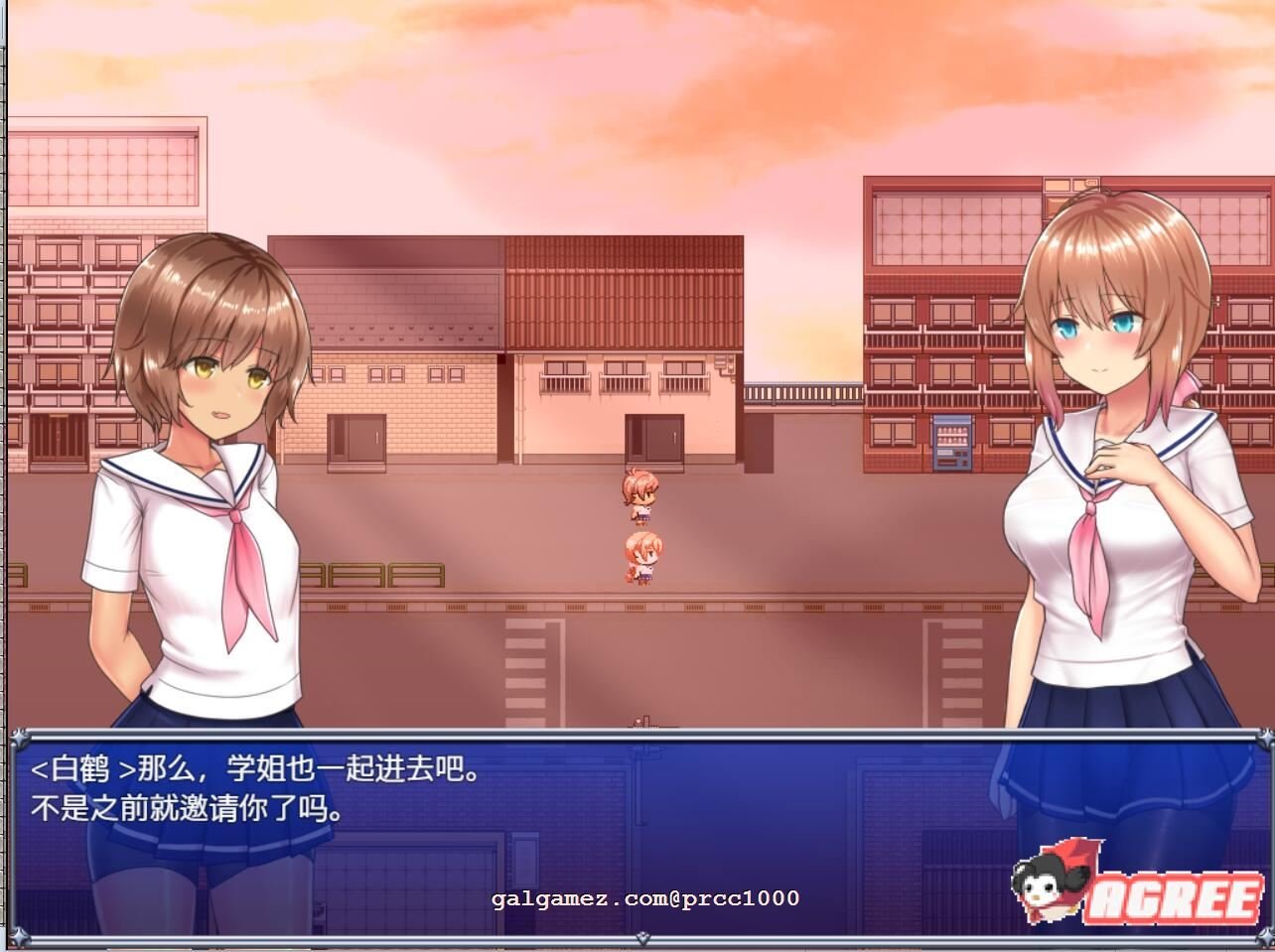Click the left edge scrollbar strip
The height and width of the screenshot is (952, 1275).
[6, 476]
